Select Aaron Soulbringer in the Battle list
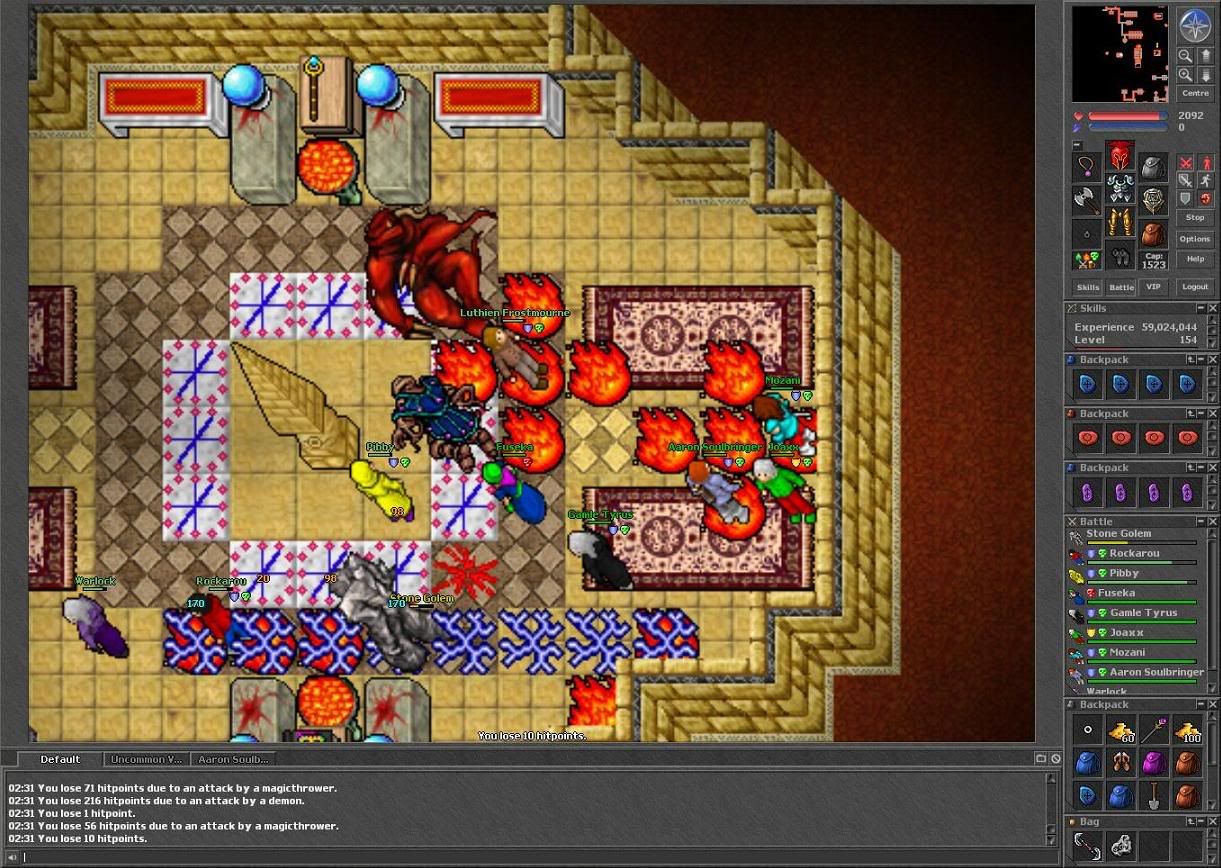The width and height of the screenshot is (1221, 868). 1155,672
